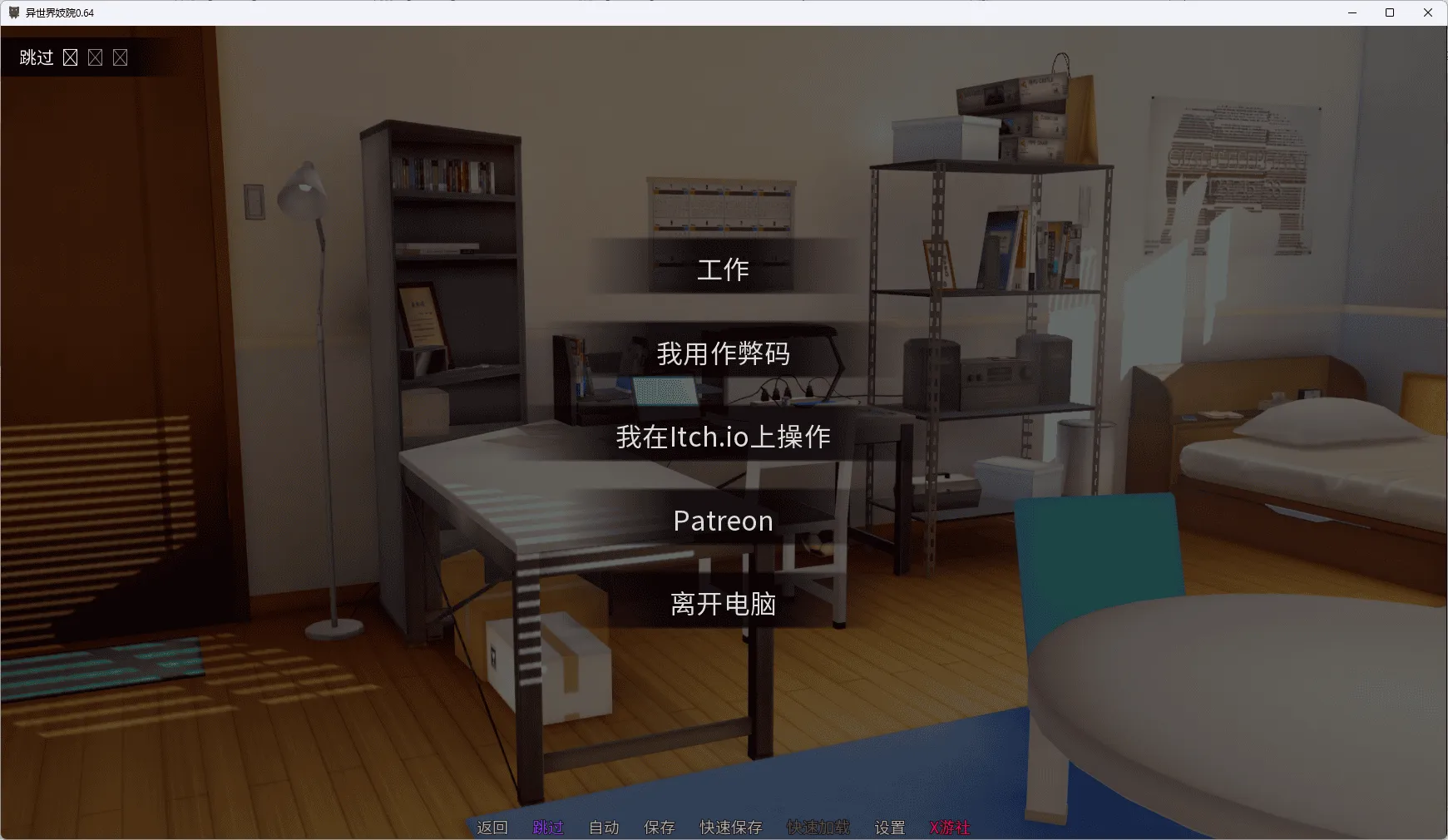Click the 我在Itch.io上操作 option
1448x840 pixels.
[723, 437]
